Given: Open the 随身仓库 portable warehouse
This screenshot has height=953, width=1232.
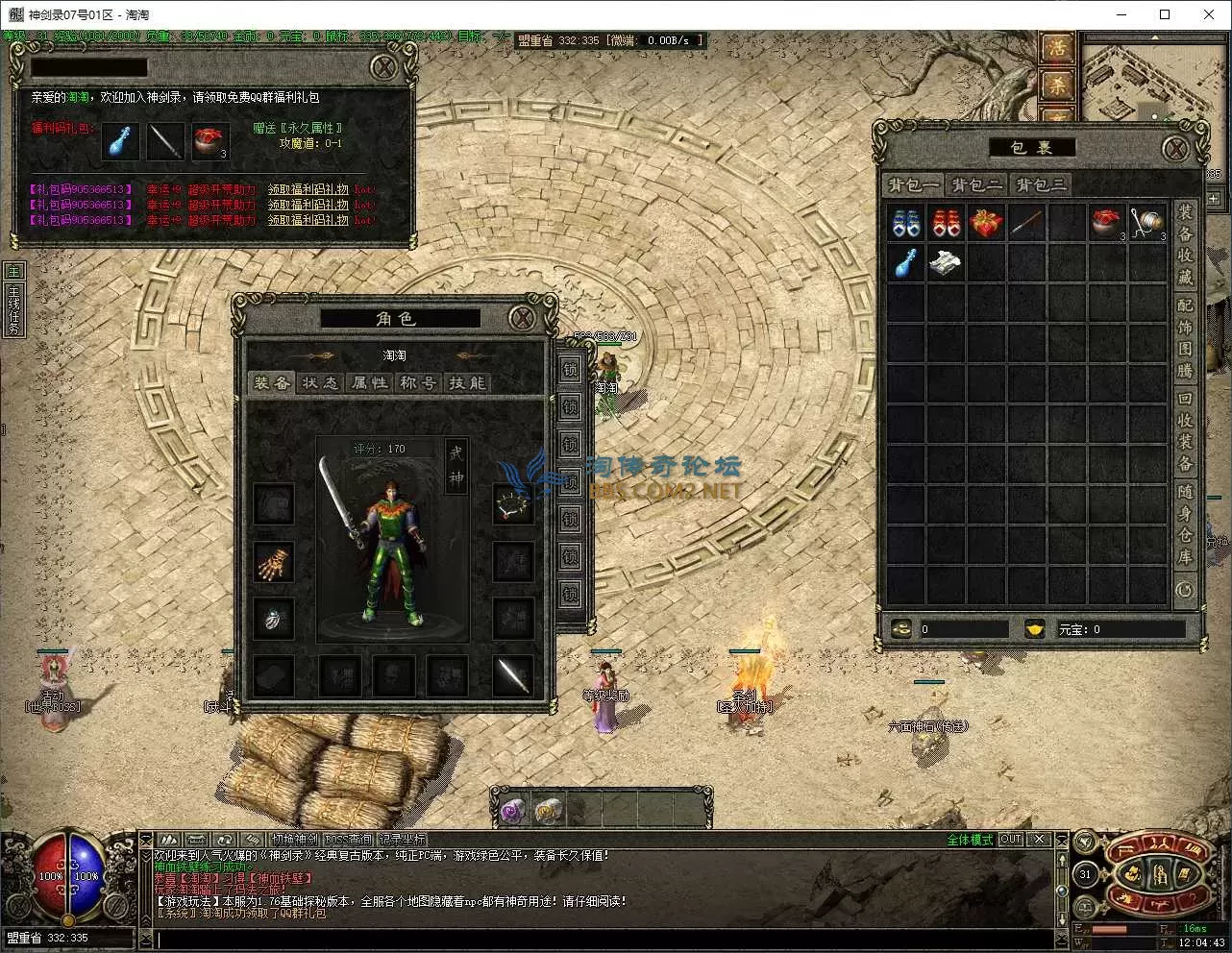Looking at the screenshot, I should pyautogui.click(x=1185, y=525).
